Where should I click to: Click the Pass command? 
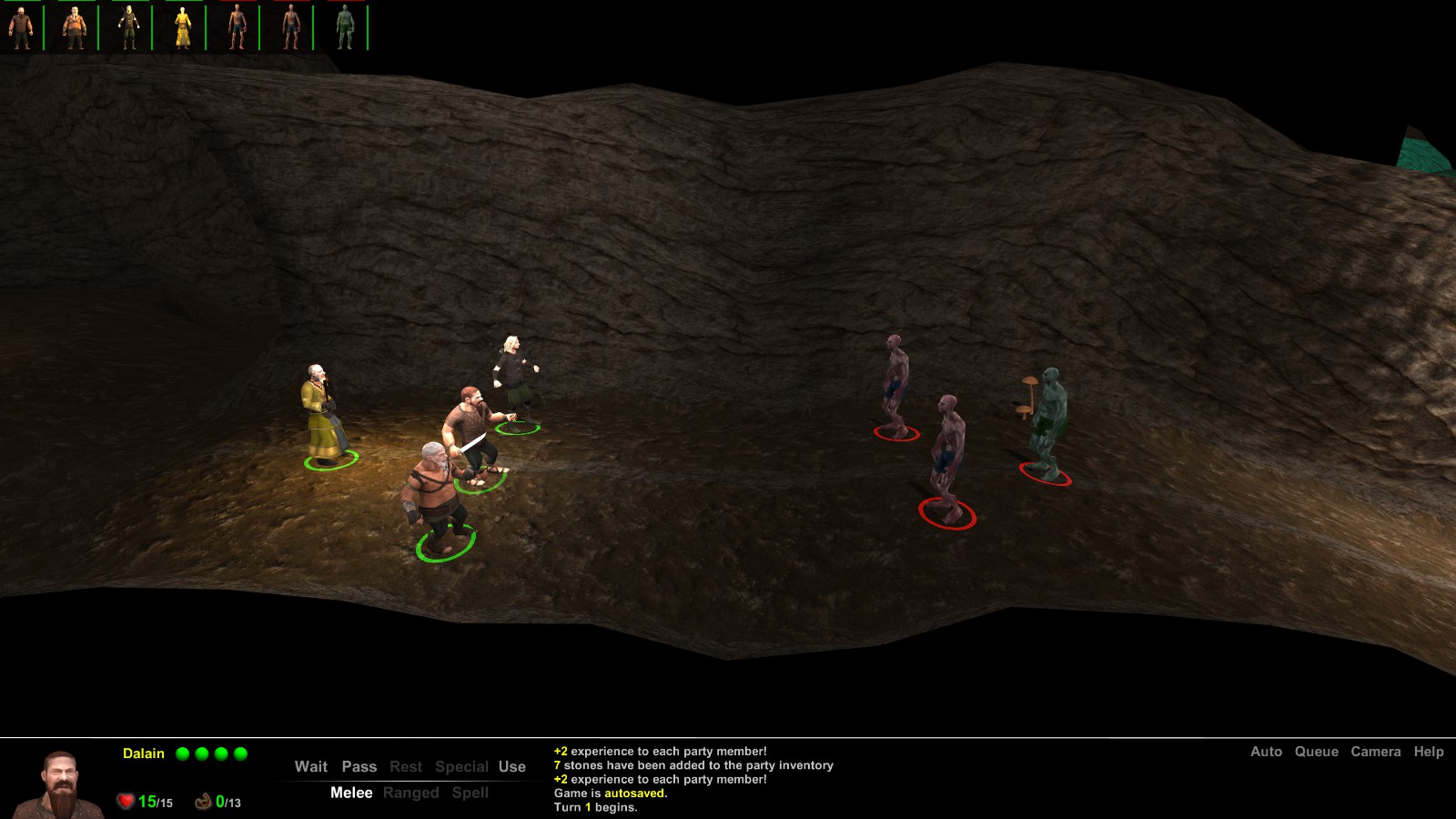coord(359,767)
